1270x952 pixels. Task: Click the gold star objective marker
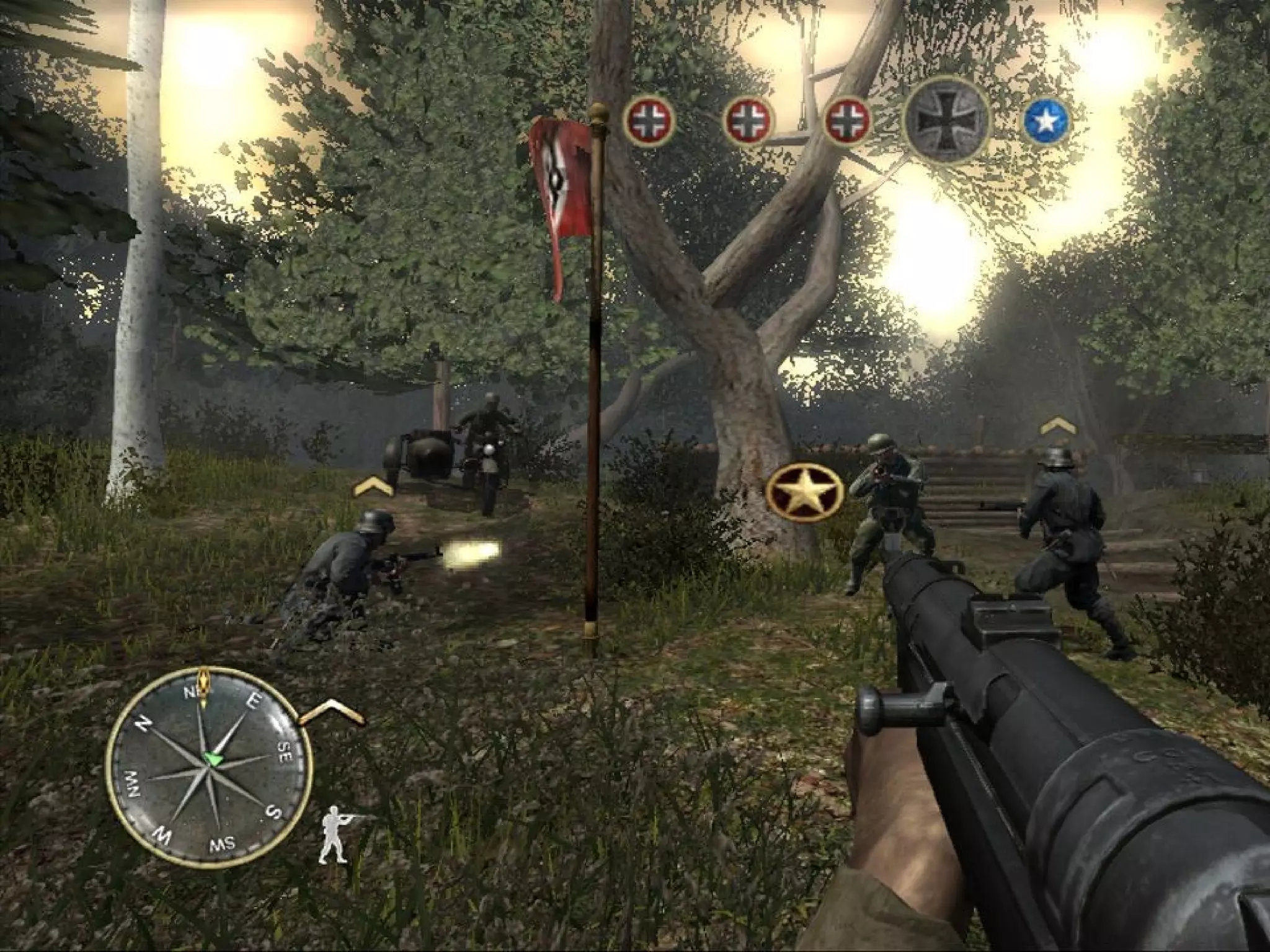[805, 493]
